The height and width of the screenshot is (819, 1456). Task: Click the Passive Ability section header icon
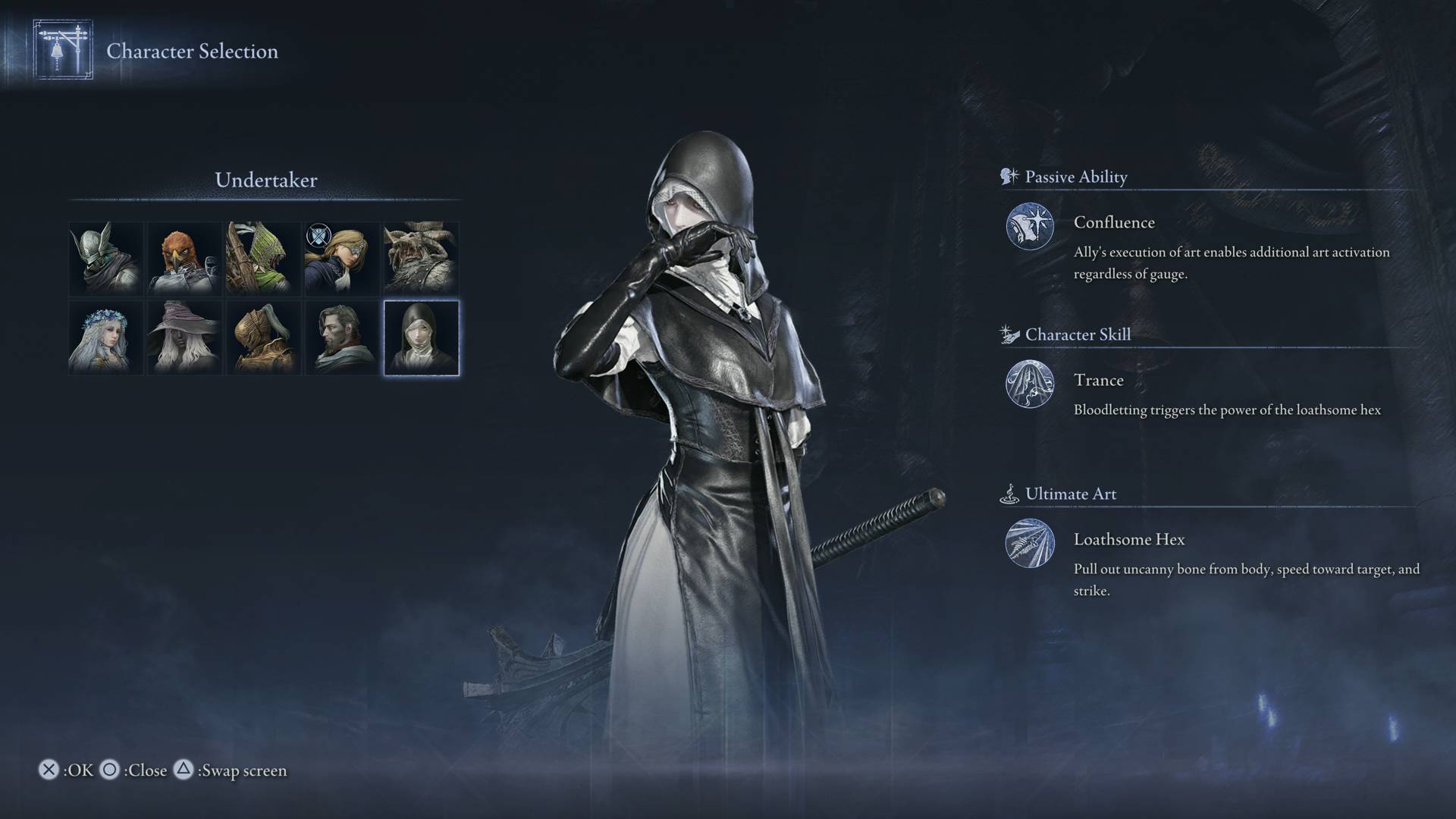coord(1009,176)
